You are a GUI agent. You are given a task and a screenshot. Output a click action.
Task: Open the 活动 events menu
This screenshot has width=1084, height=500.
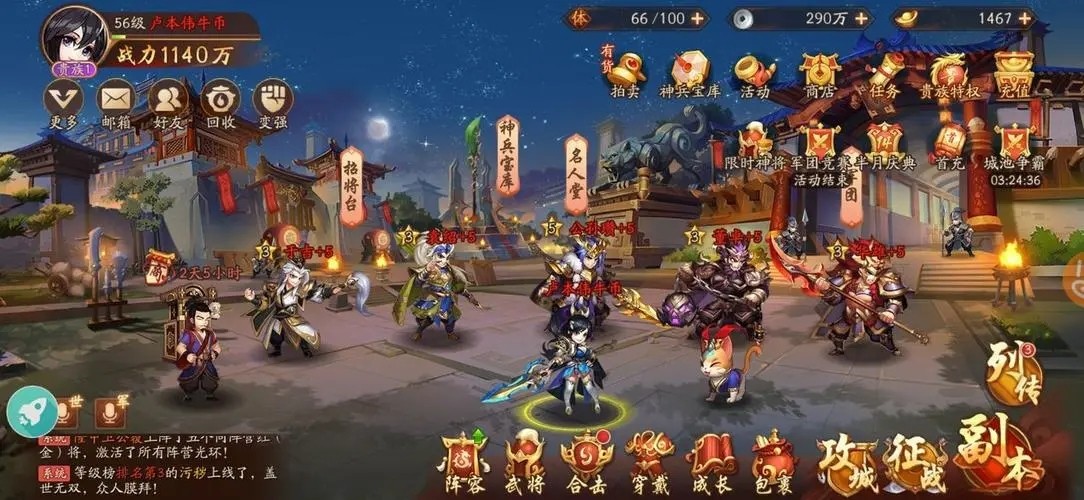(755, 72)
